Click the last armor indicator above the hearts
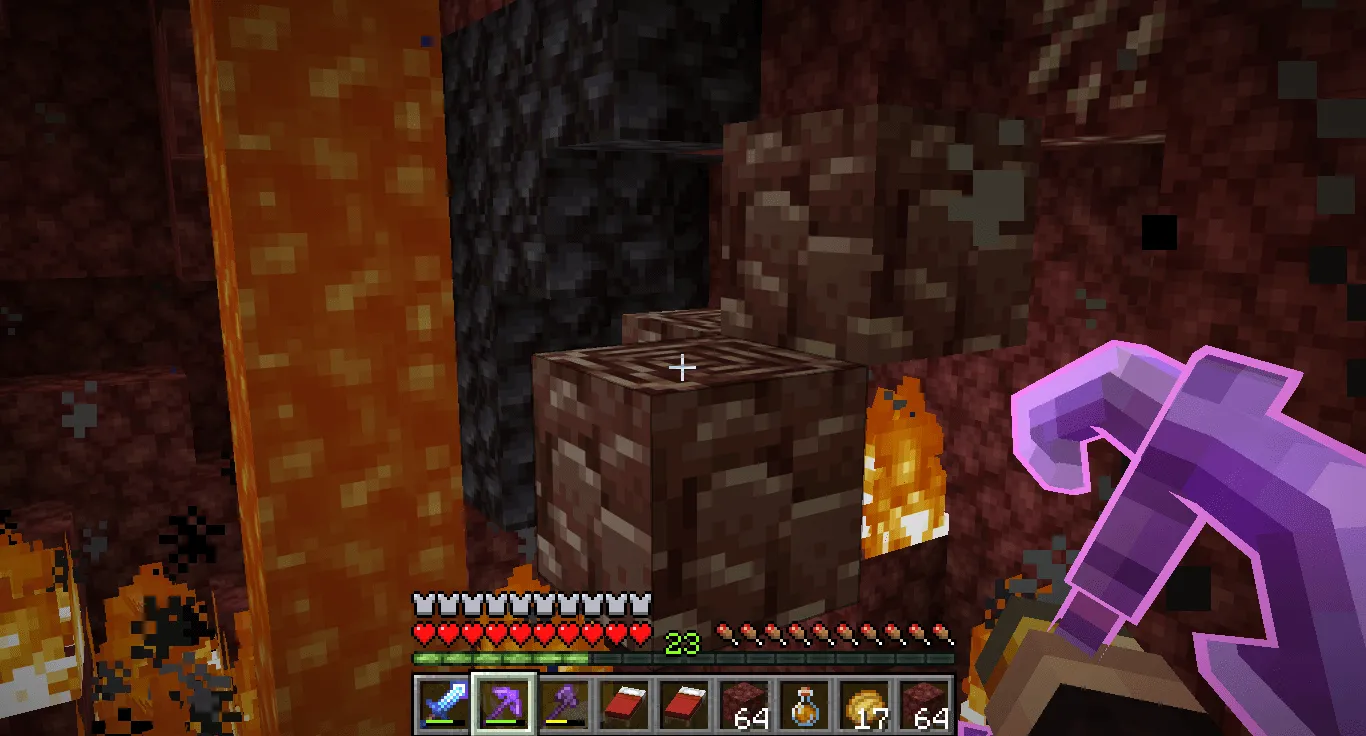The height and width of the screenshot is (736, 1366). pyautogui.click(x=641, y=604)
